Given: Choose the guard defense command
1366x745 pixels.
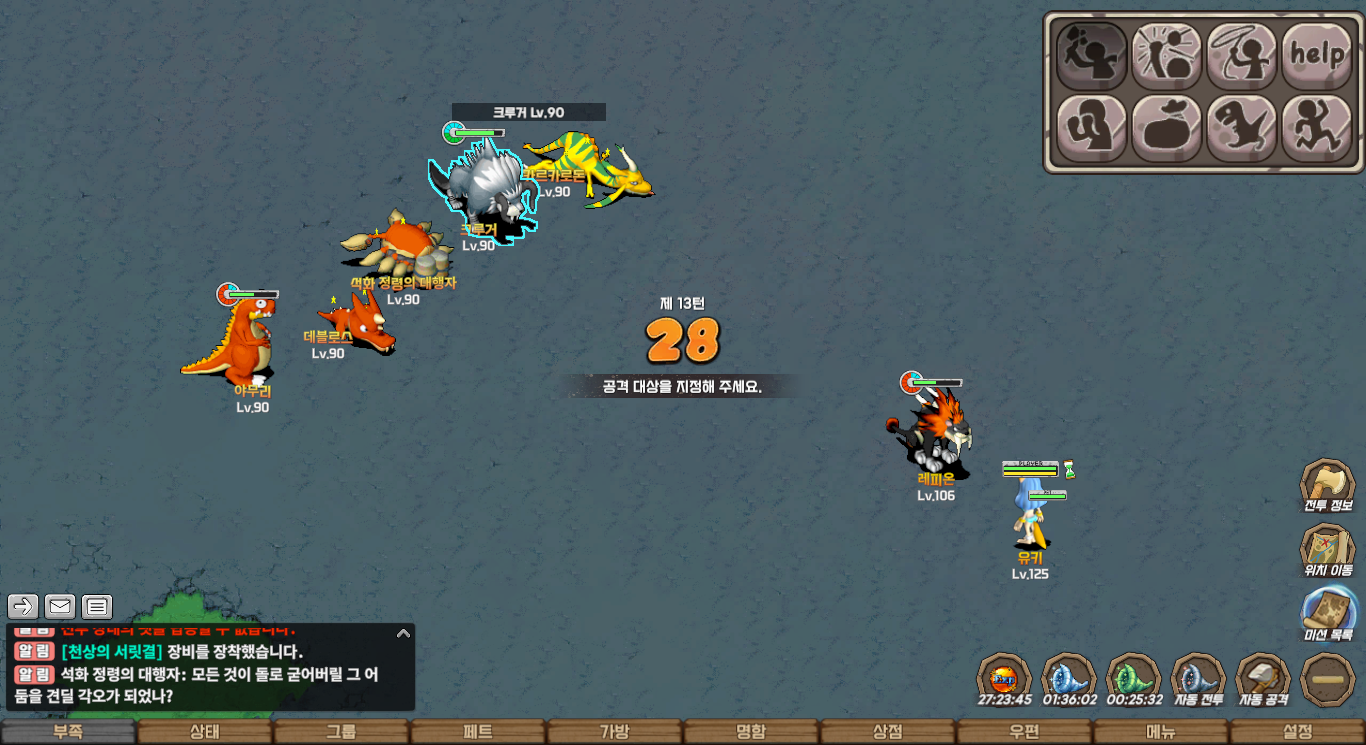Looking at the screenshot, I should [x=1092, y=129].
